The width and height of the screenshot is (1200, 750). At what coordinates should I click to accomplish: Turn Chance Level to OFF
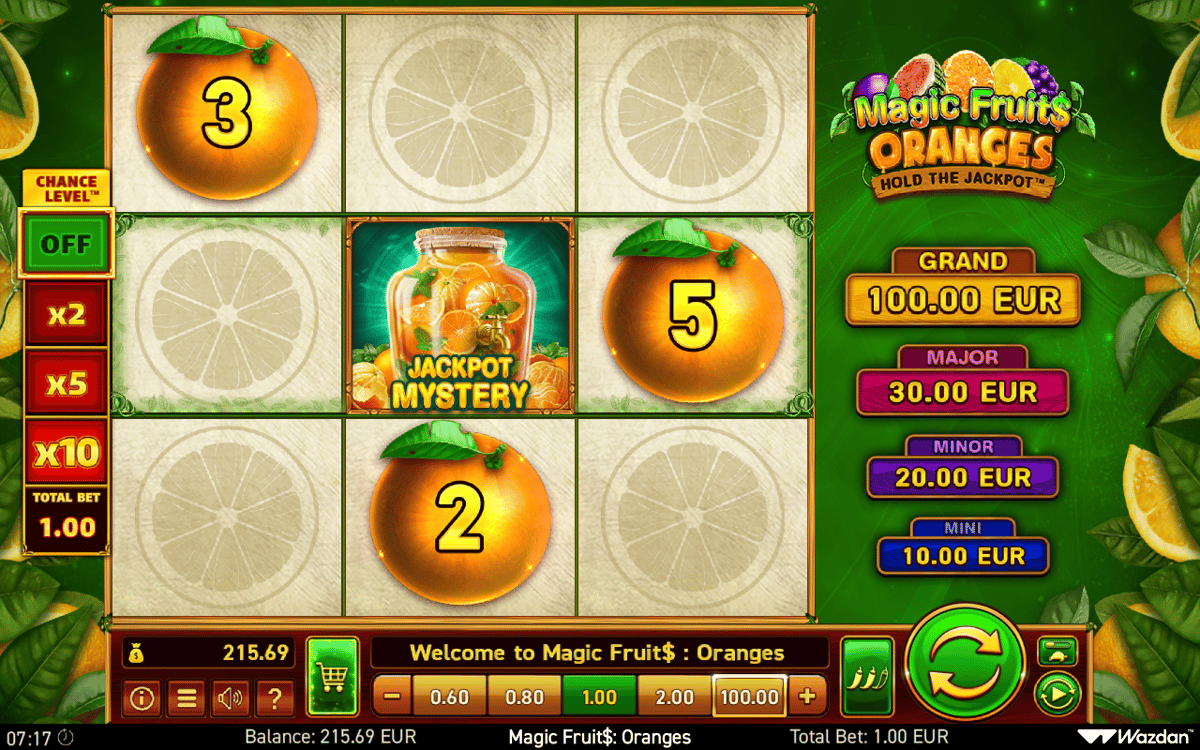[66, 245]
